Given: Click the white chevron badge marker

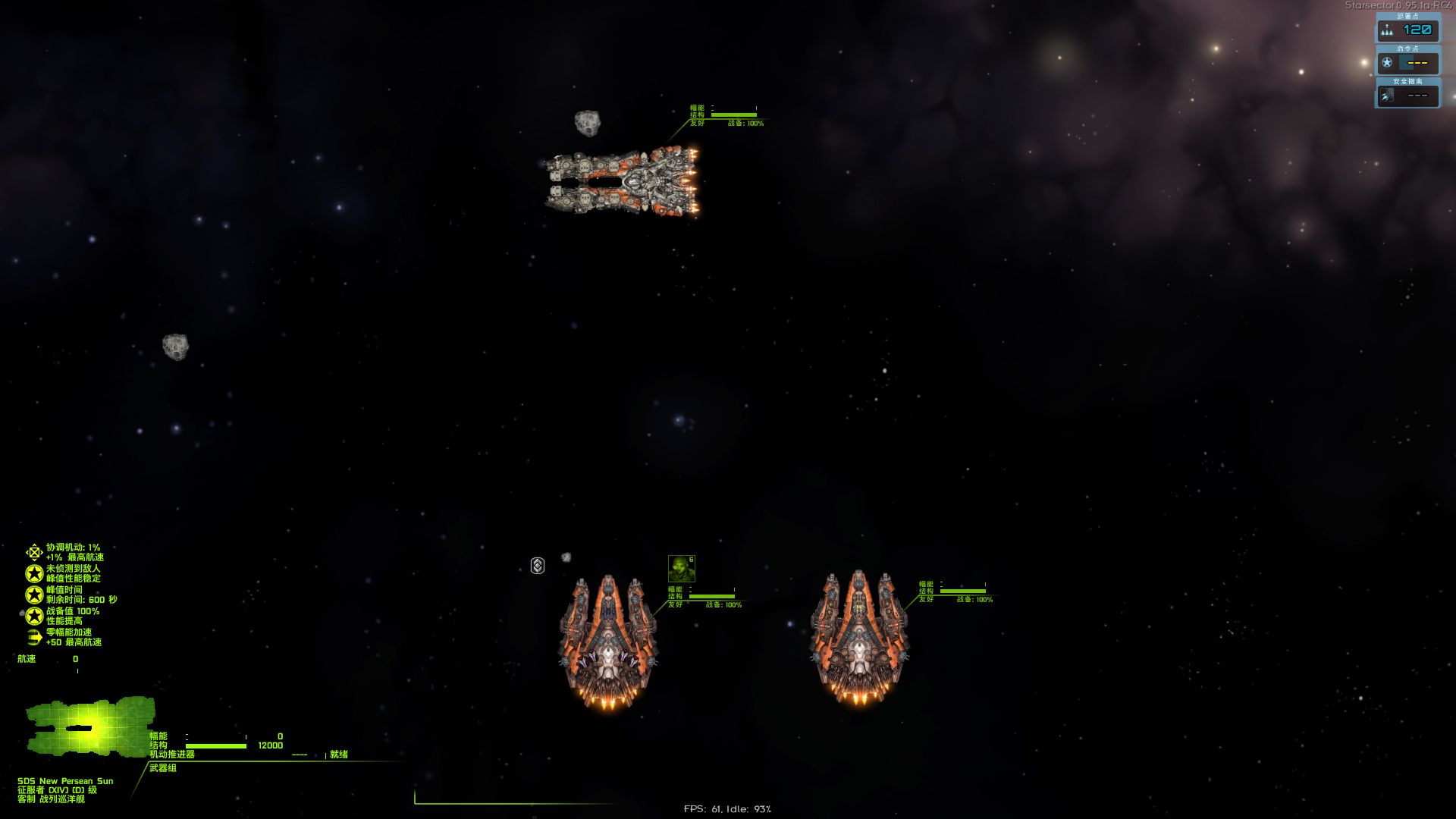Looking at the screenshot, I should click(538, 566).
